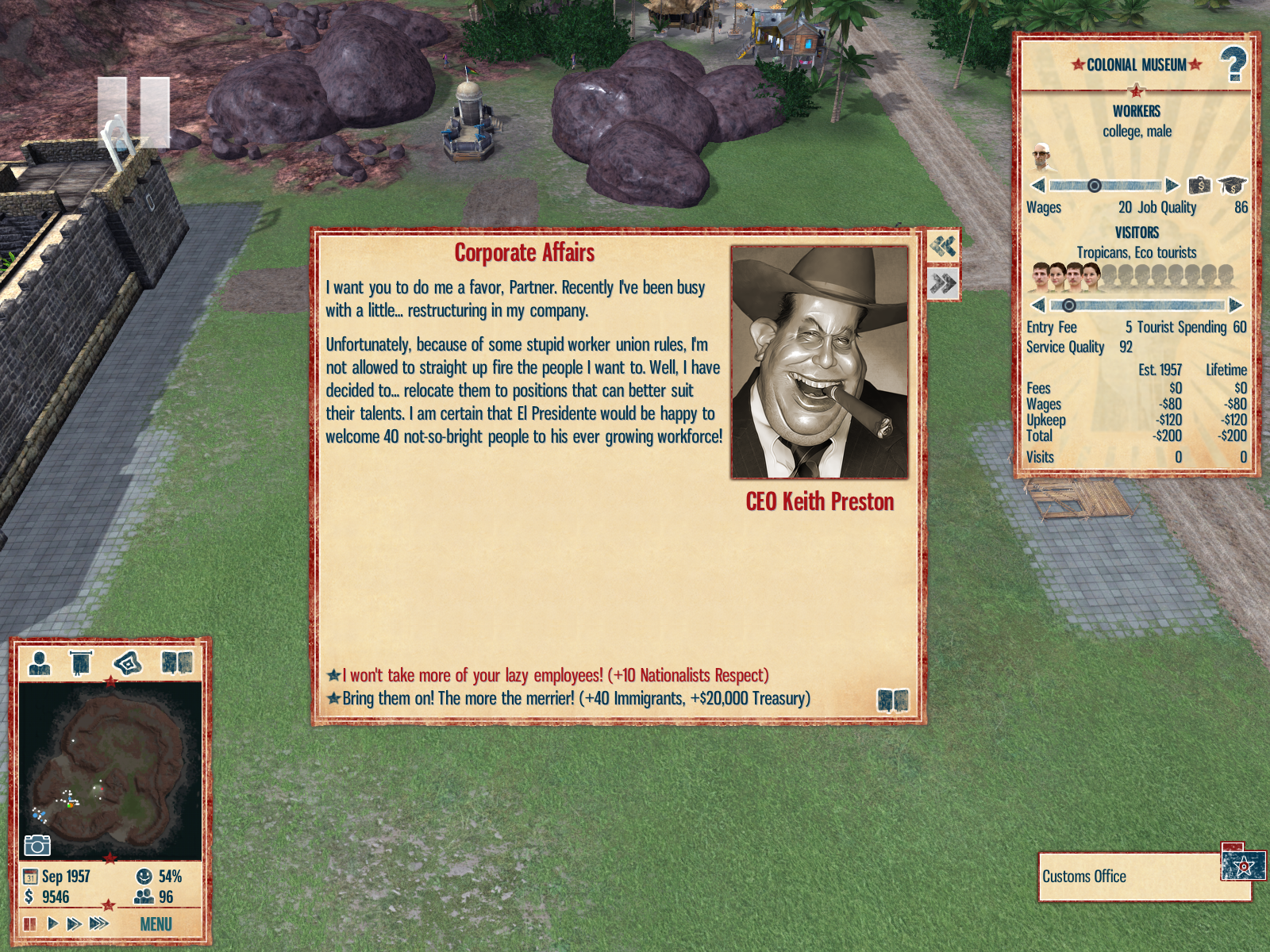Refuse Keith Preston's employees for Nationalists Respect

click(554, 675)
